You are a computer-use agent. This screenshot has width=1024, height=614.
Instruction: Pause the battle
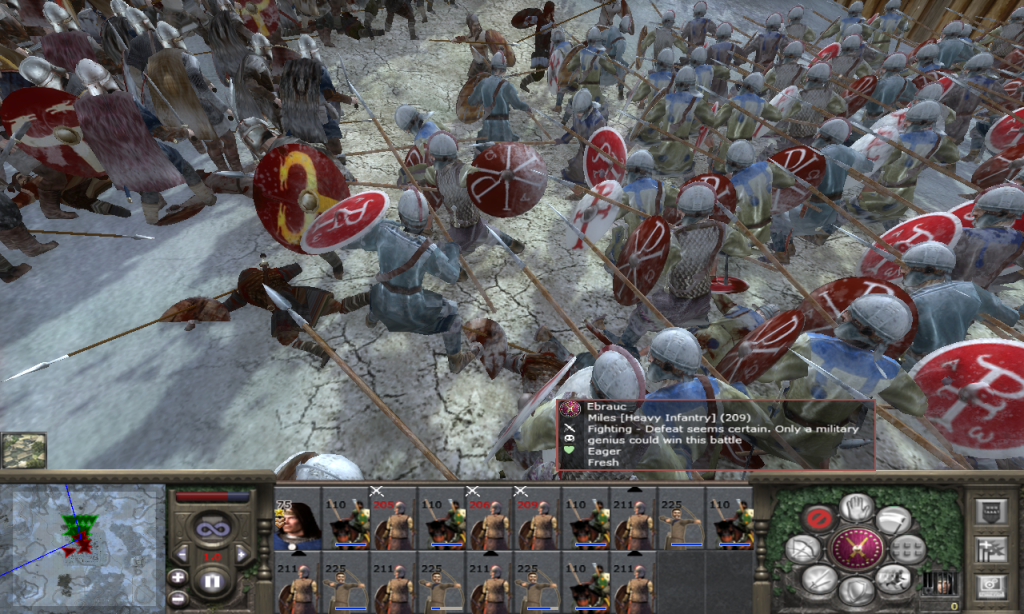coord(212,581)
